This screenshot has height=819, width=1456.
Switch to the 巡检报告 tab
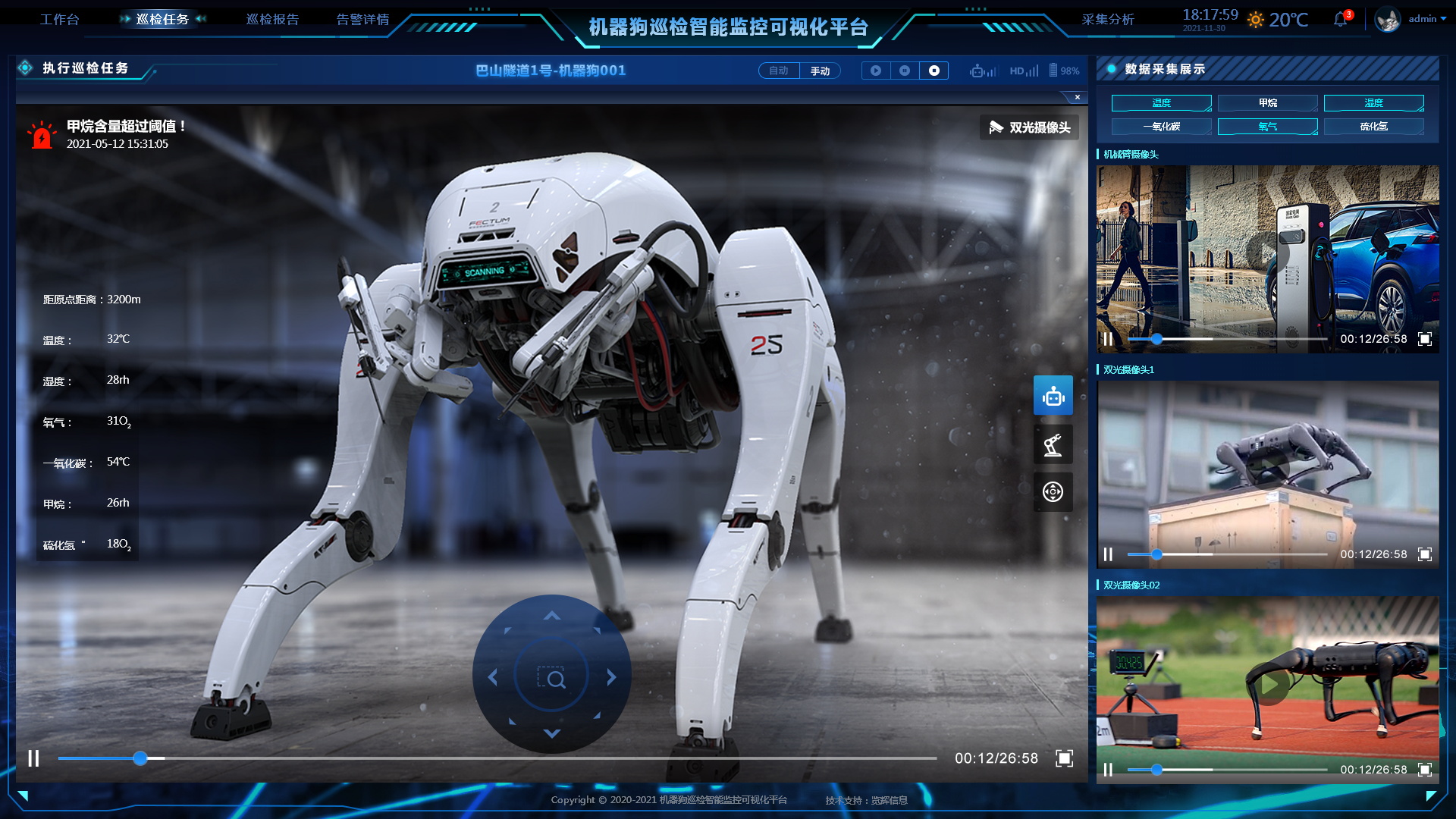[x=272, y=20]
